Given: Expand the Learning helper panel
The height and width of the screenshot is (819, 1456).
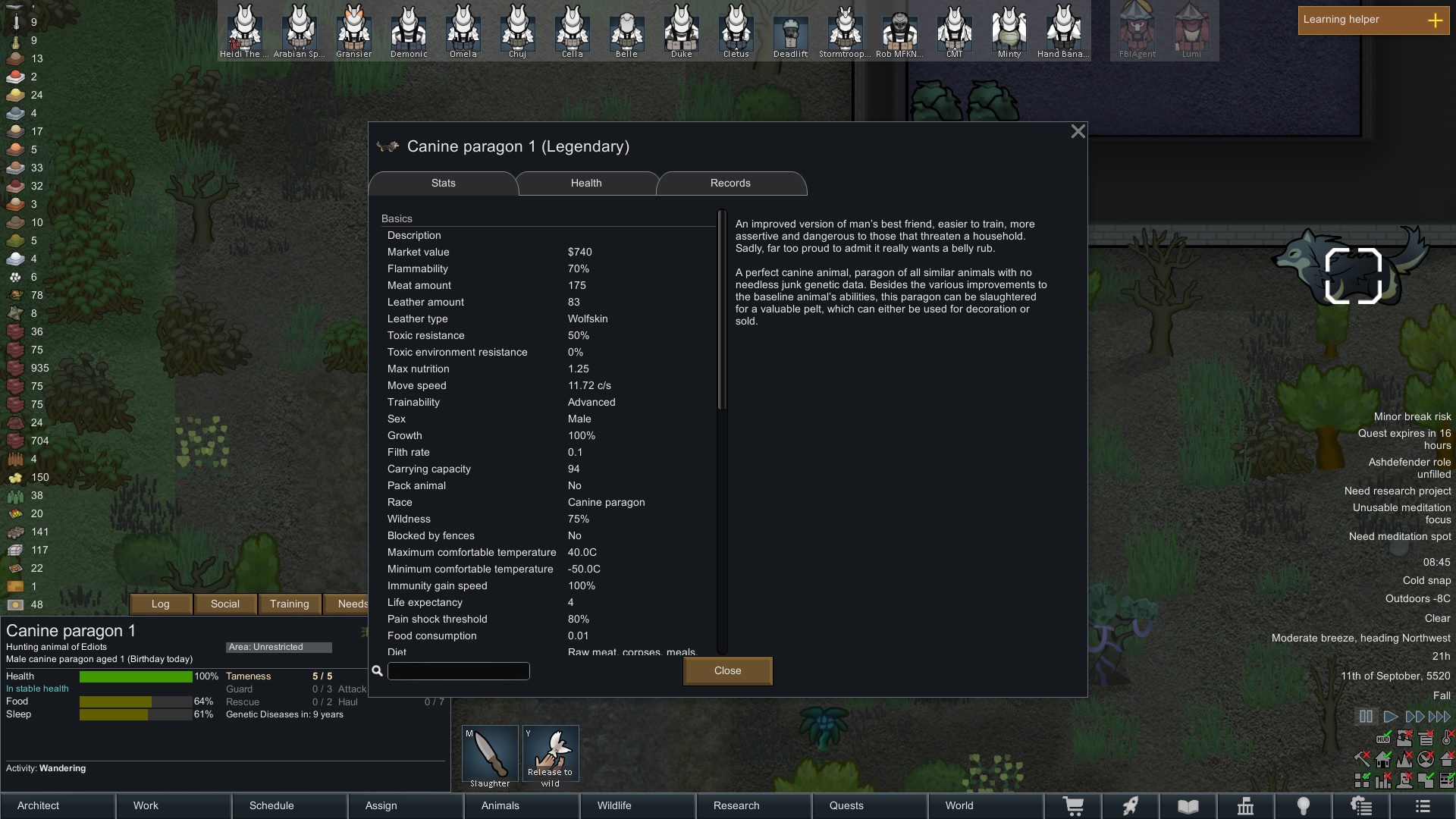Looking at the screenshot, I should [x=1436, y=20].
